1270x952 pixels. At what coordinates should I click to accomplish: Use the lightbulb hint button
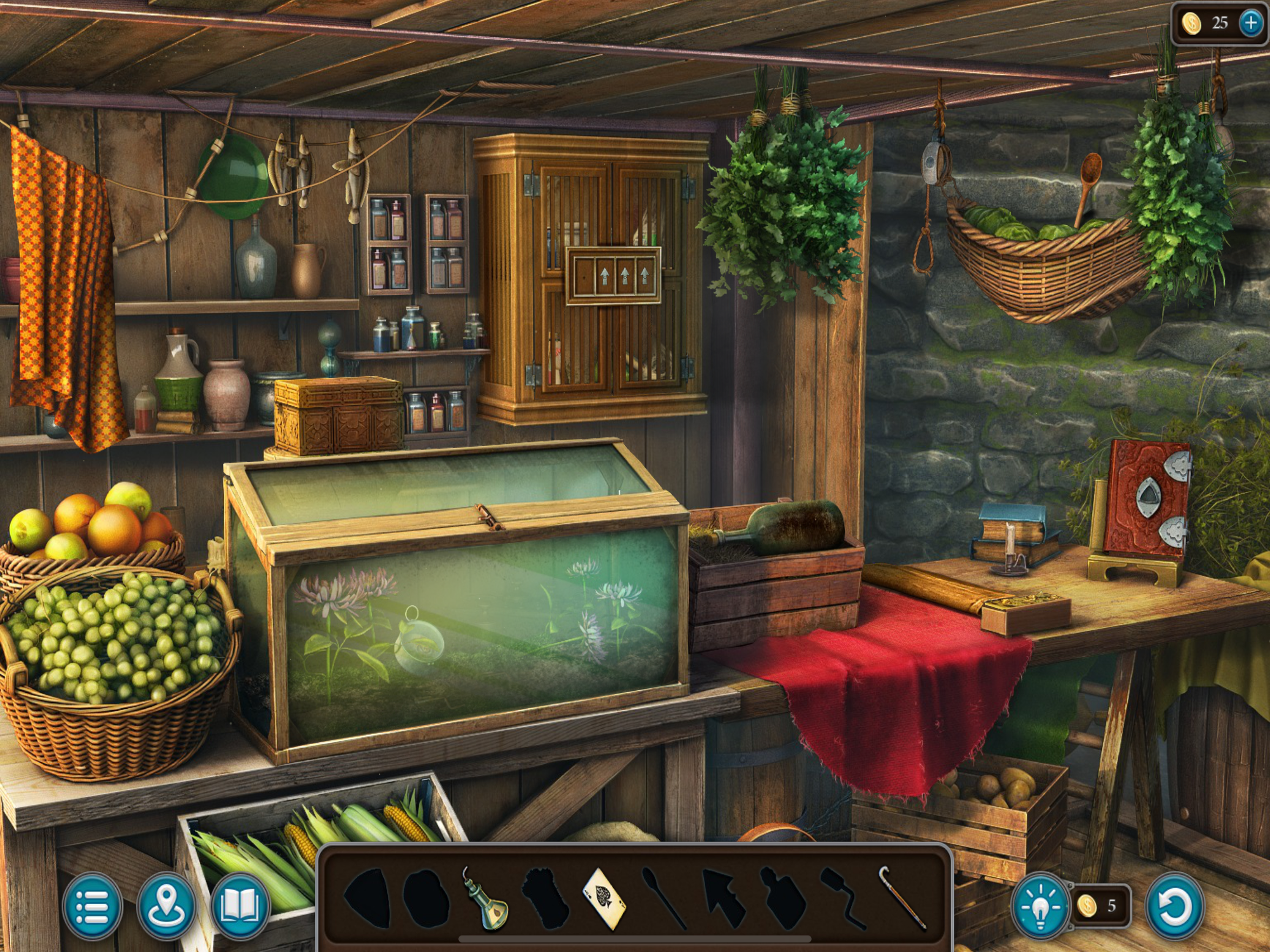(x=1040, y=906)
